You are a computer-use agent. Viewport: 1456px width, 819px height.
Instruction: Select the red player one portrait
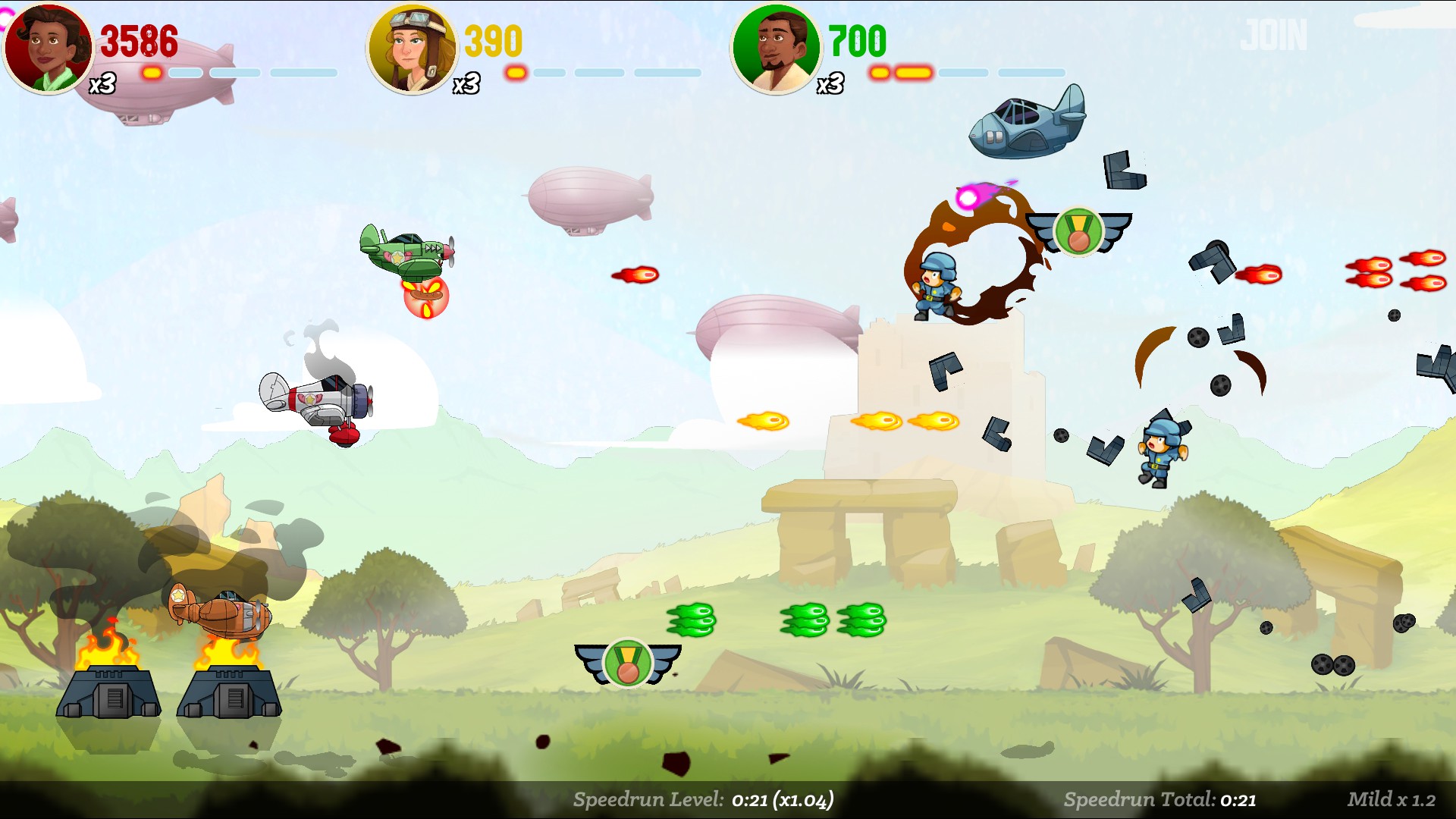48,49
